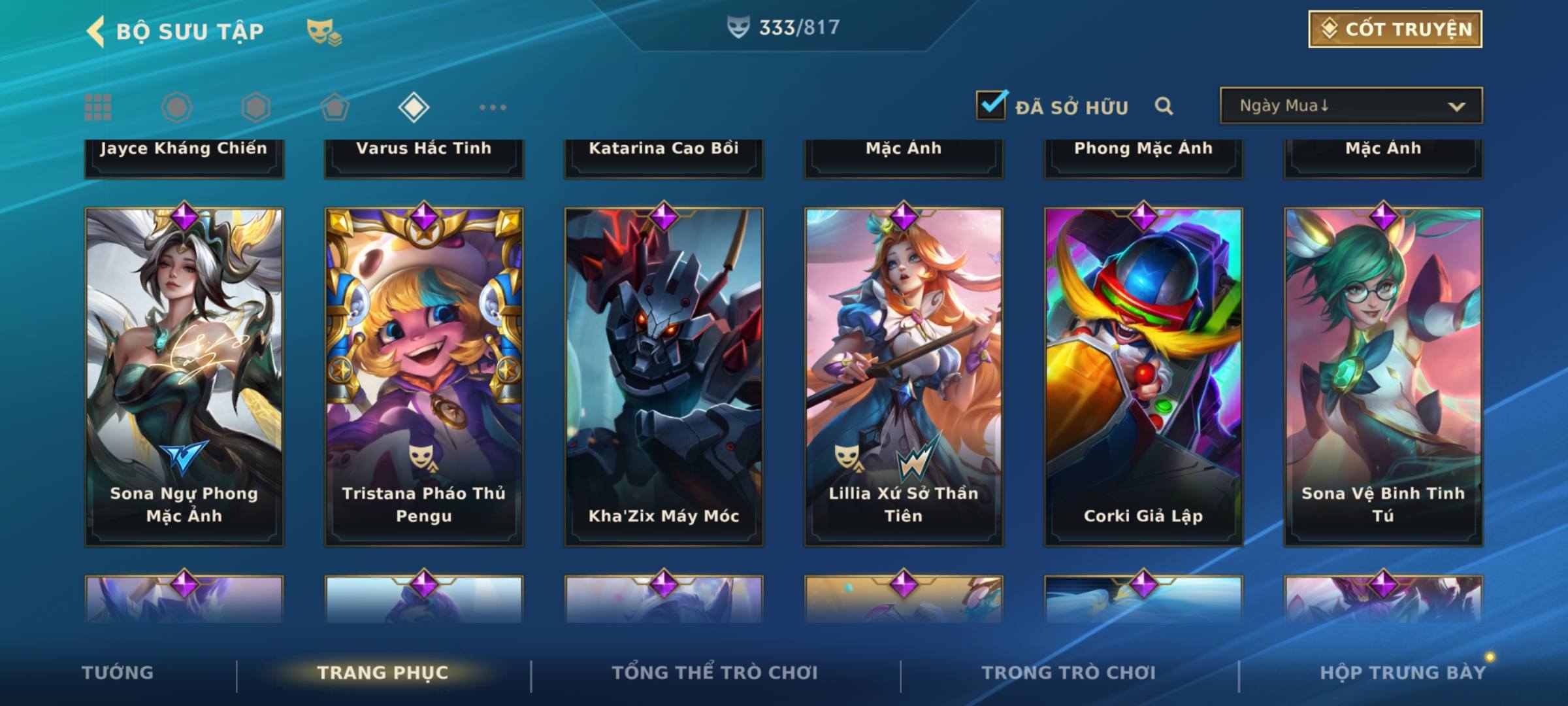Choose the highlighted diamond rarity filter
The image size is (1568, 706).
point(414,107)
